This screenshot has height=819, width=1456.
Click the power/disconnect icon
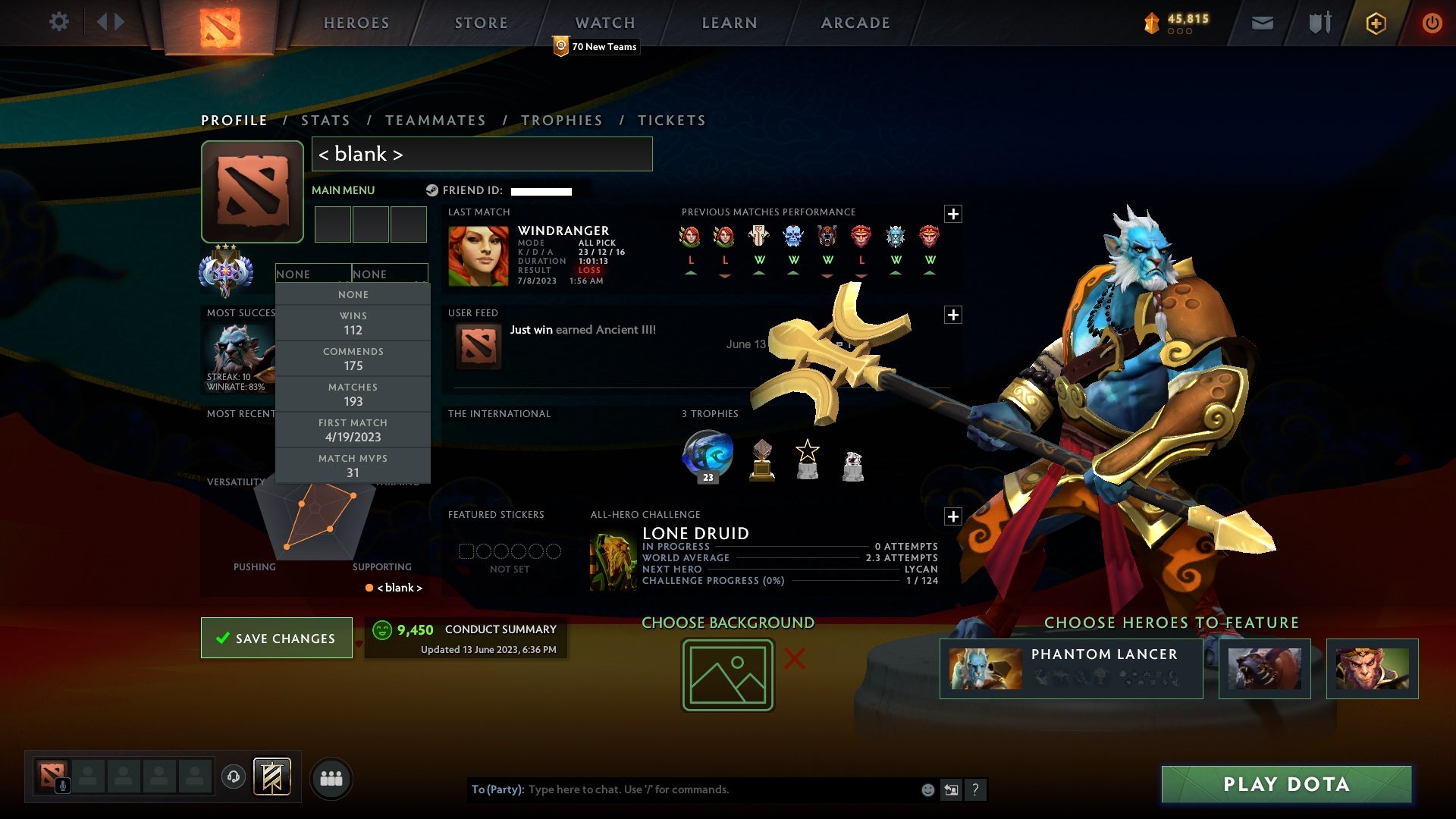pos(1432,23)
